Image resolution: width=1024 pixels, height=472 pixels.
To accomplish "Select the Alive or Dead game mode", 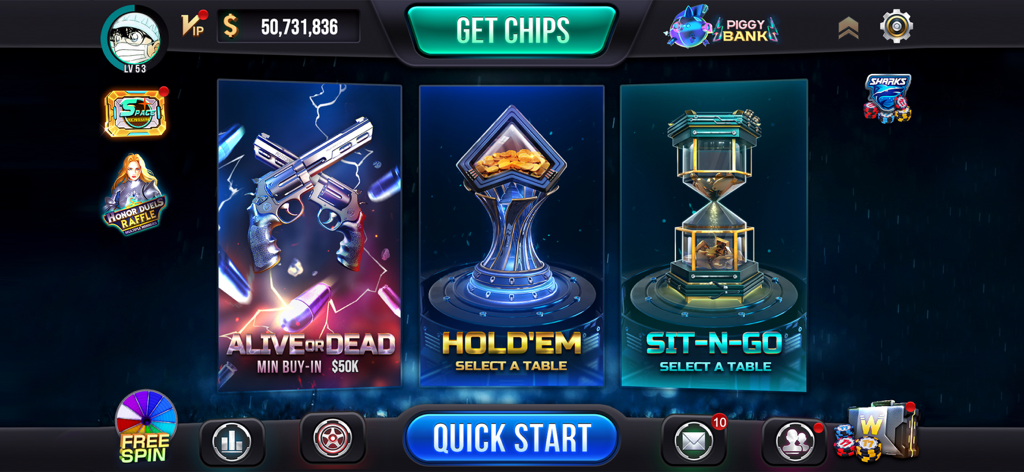I will (310, 235).
